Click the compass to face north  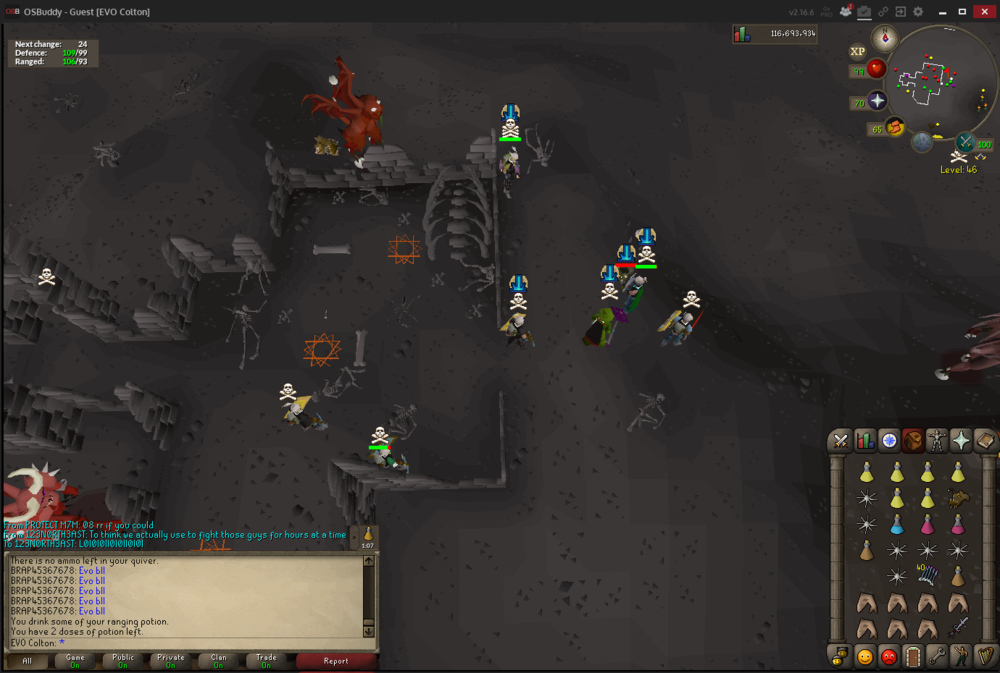tap(883, 39)
